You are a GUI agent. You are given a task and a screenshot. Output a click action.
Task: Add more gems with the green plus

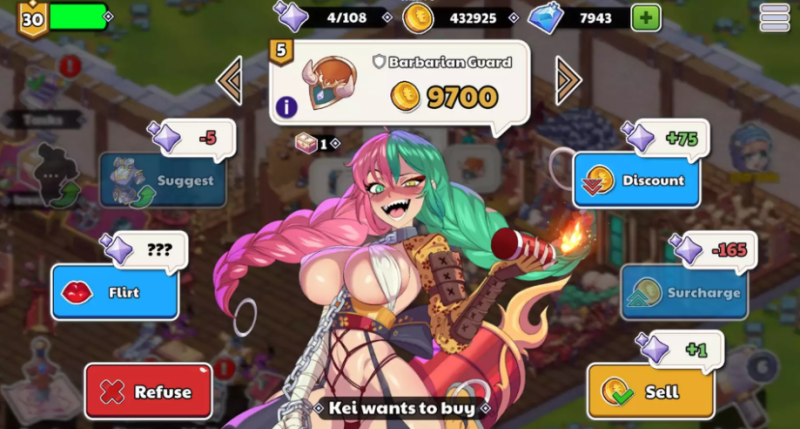645,17
